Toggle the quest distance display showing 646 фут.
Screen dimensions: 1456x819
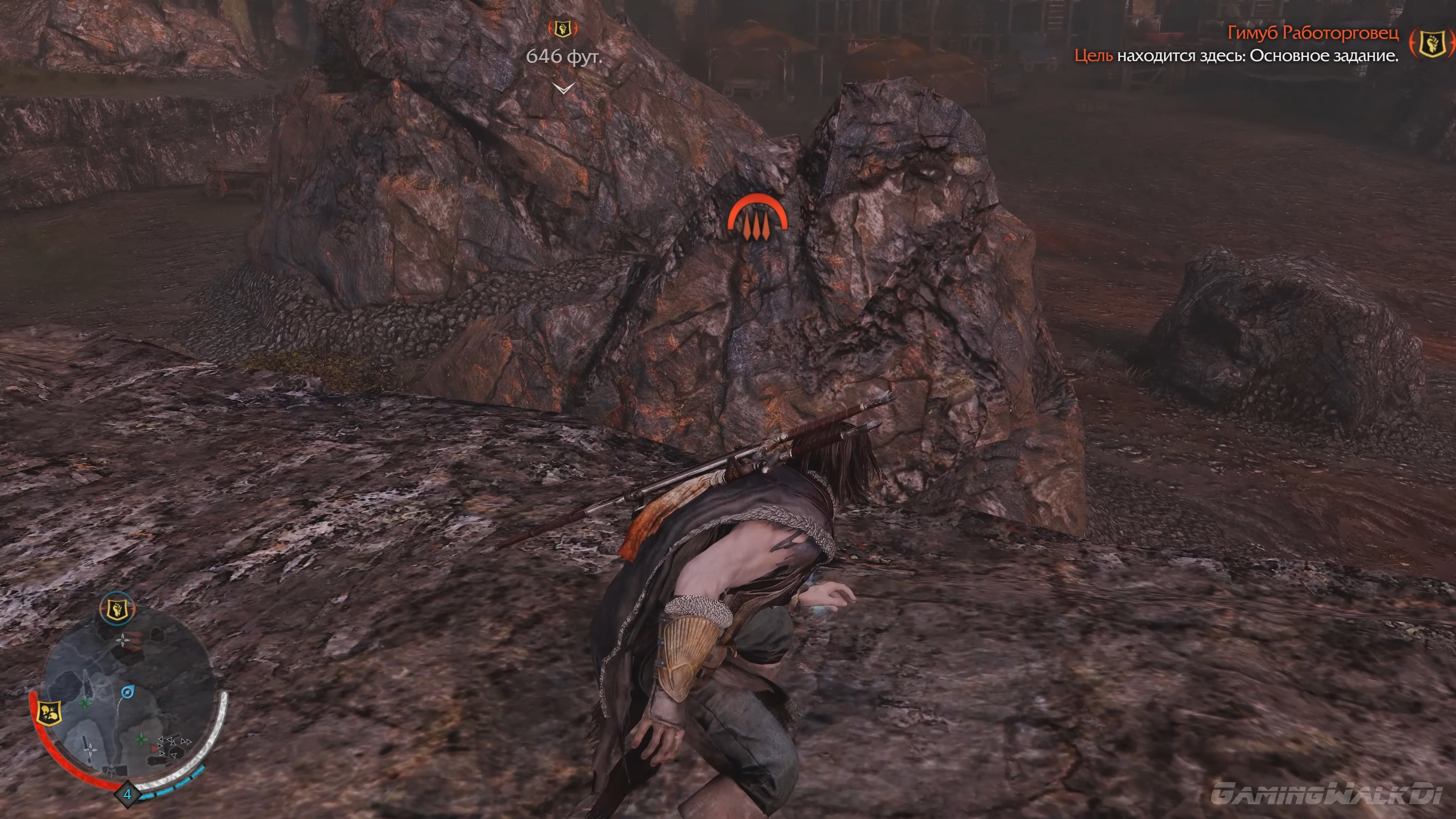tap(564, 57)
